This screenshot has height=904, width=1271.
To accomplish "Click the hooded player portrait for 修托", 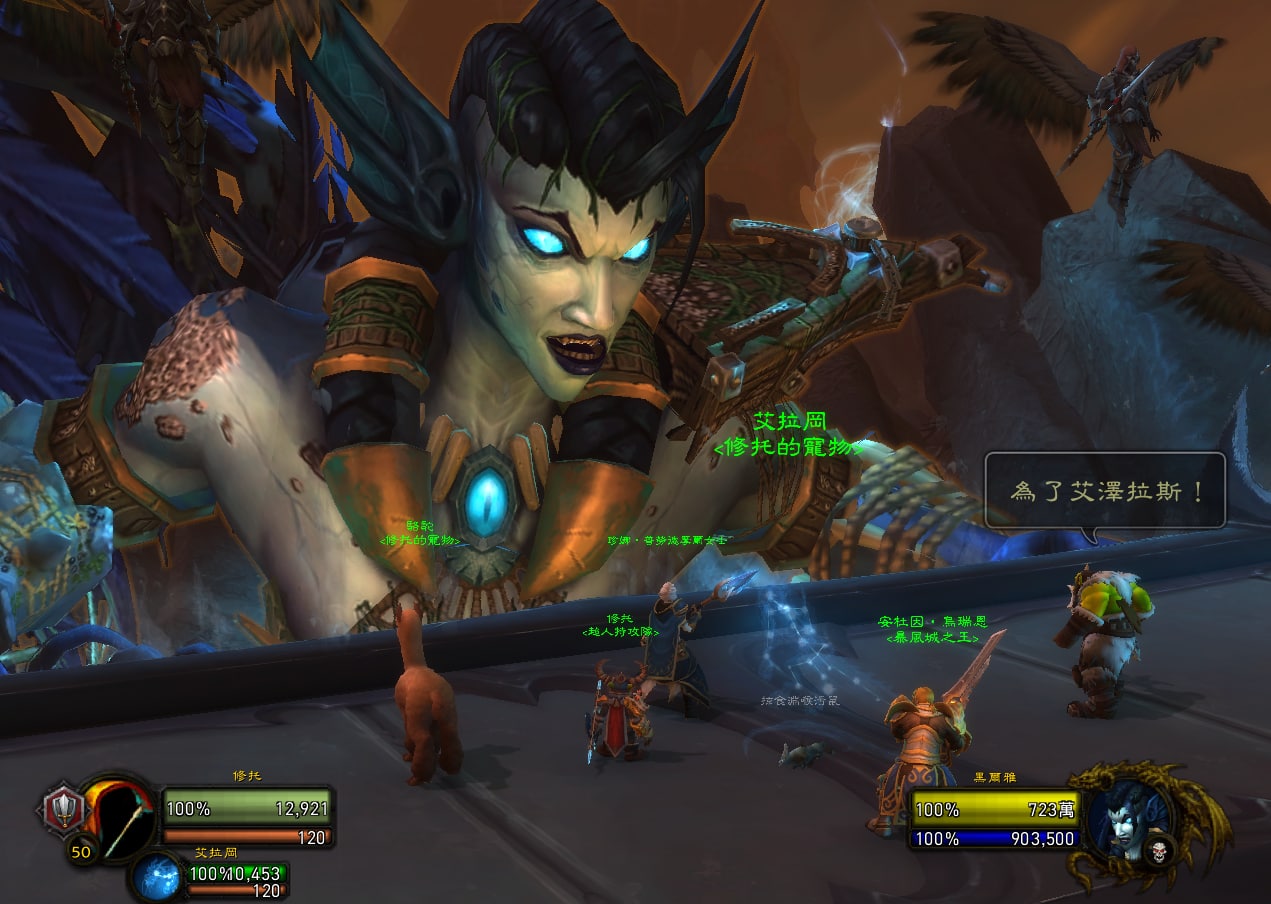I will (x=118, y=817).
